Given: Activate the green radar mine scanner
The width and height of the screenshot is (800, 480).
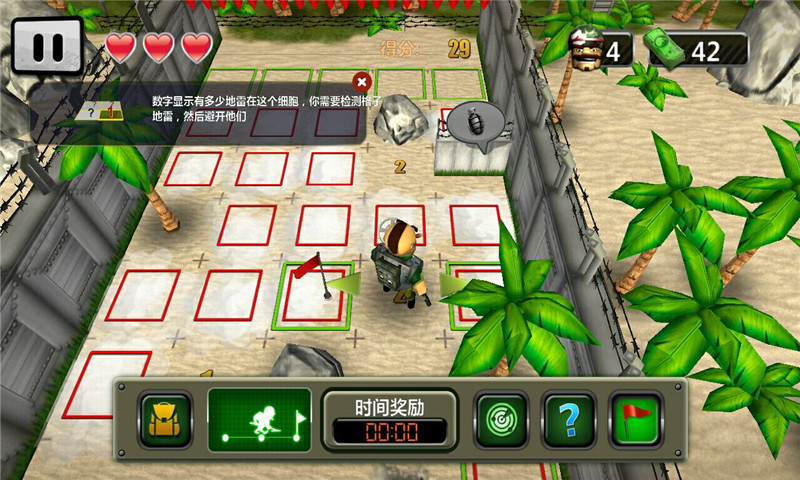Looking at the screenshot, I should point(501,419).
